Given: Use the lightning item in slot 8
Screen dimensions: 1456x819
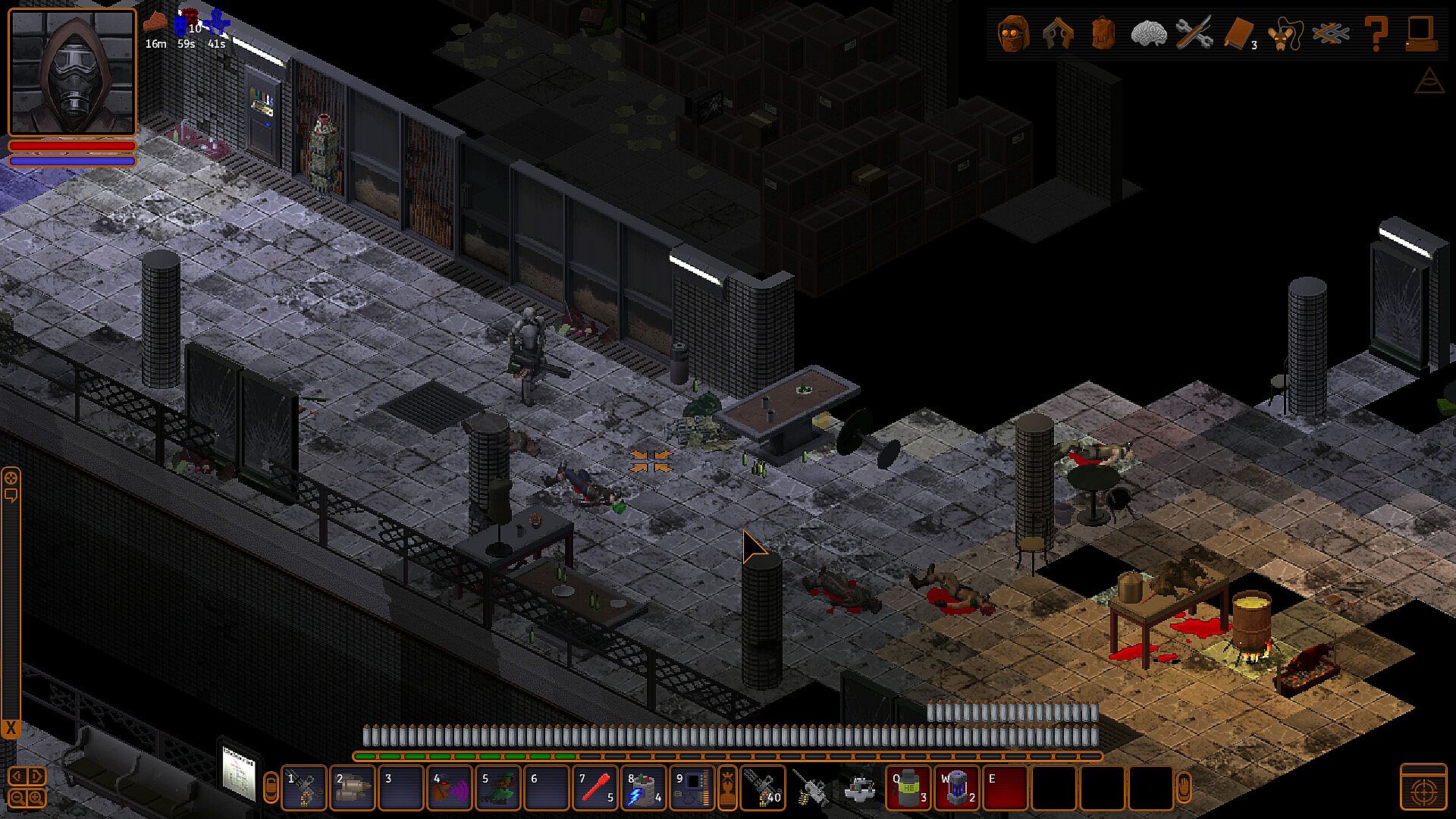Looking at the screenshot, I should coord(644,788).
